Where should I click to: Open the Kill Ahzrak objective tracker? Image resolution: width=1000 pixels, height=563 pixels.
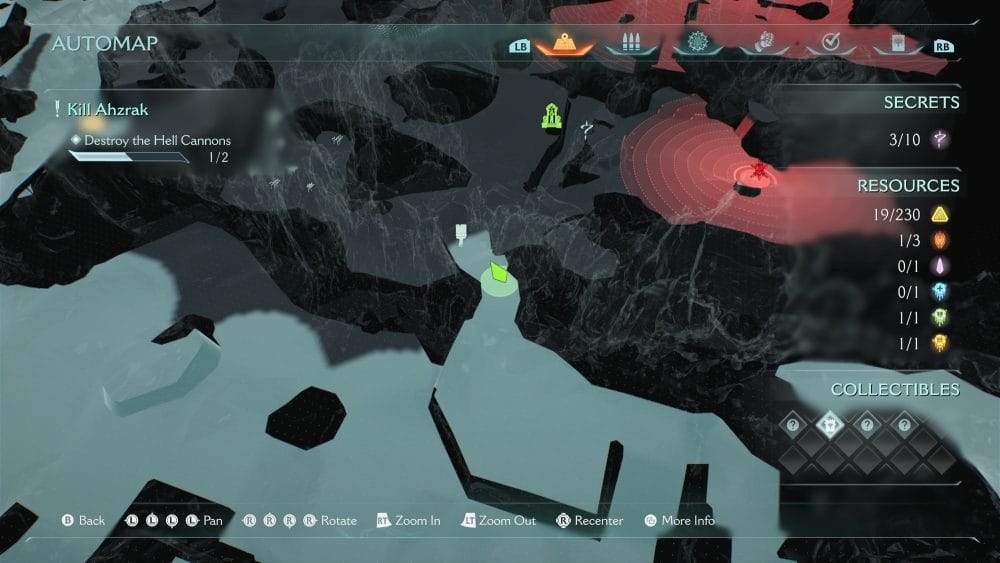pyautogui.click(x=108, y=108)
